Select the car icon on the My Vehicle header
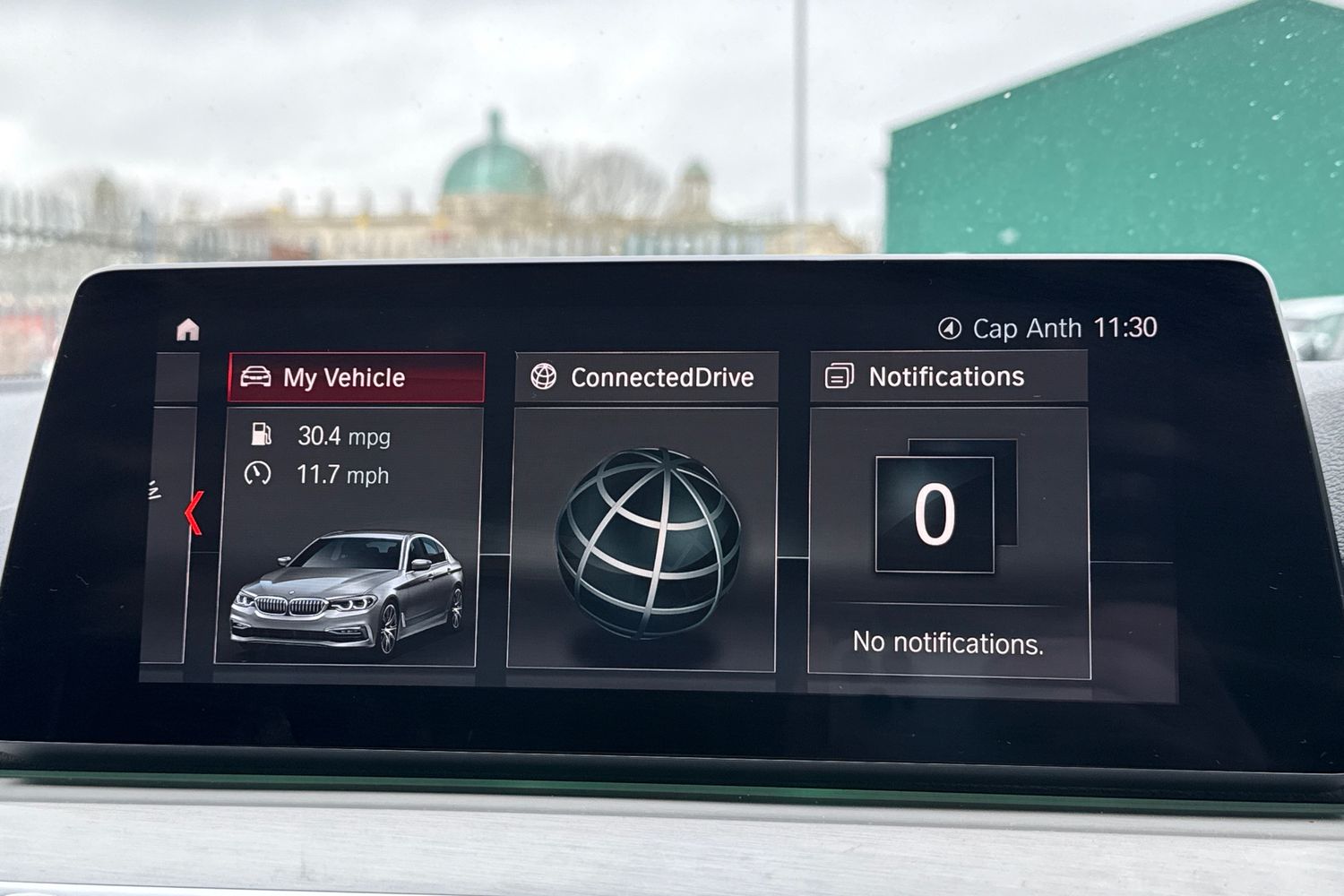 click(x=259, y=376)
